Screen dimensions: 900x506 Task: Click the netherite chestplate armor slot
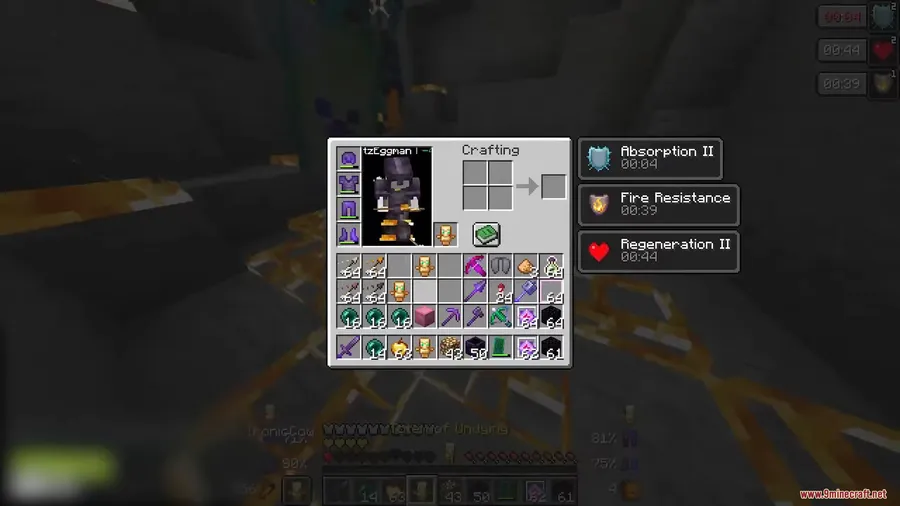coord(348,184)
